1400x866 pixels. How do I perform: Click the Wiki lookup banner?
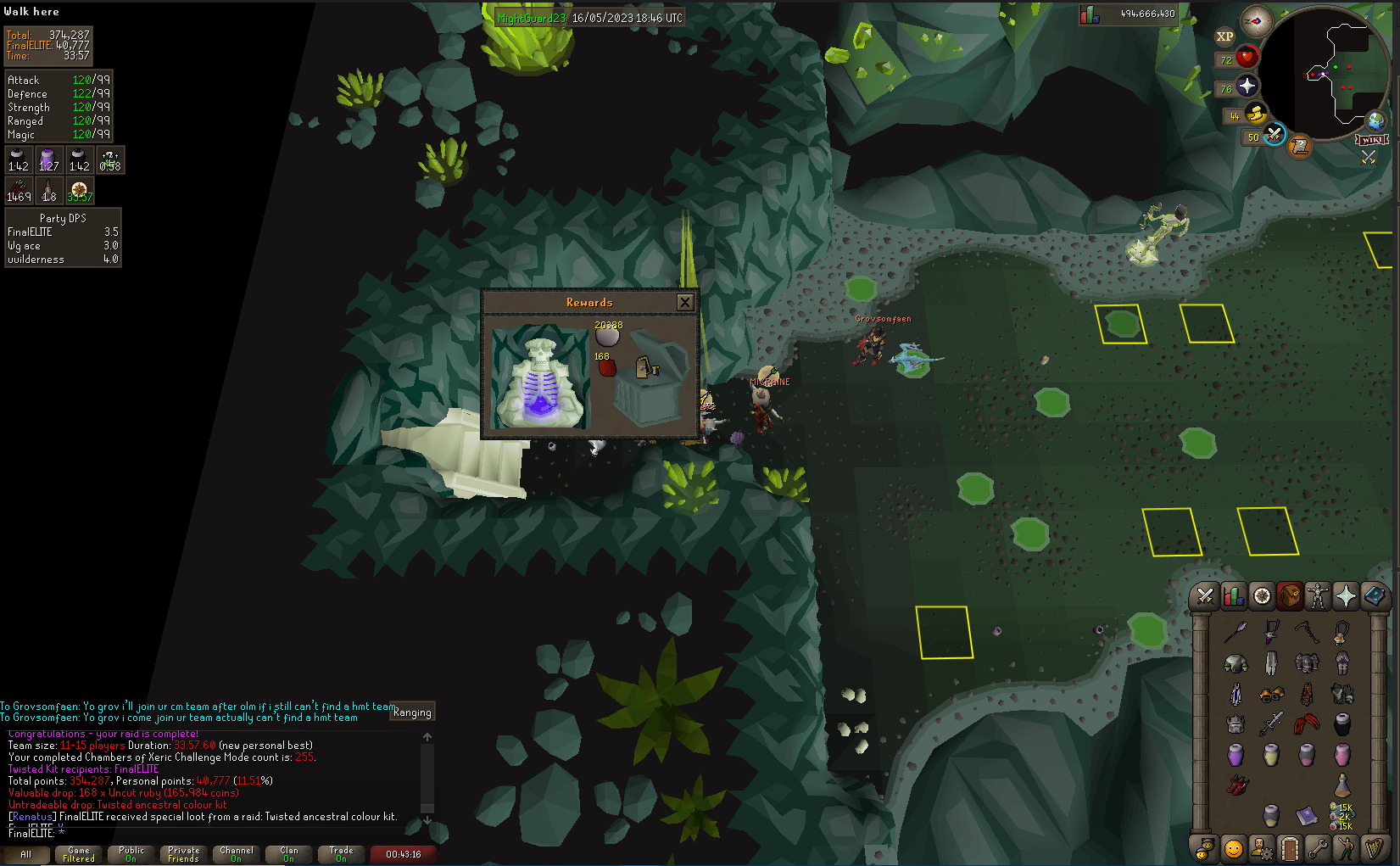click(1372, 139)
